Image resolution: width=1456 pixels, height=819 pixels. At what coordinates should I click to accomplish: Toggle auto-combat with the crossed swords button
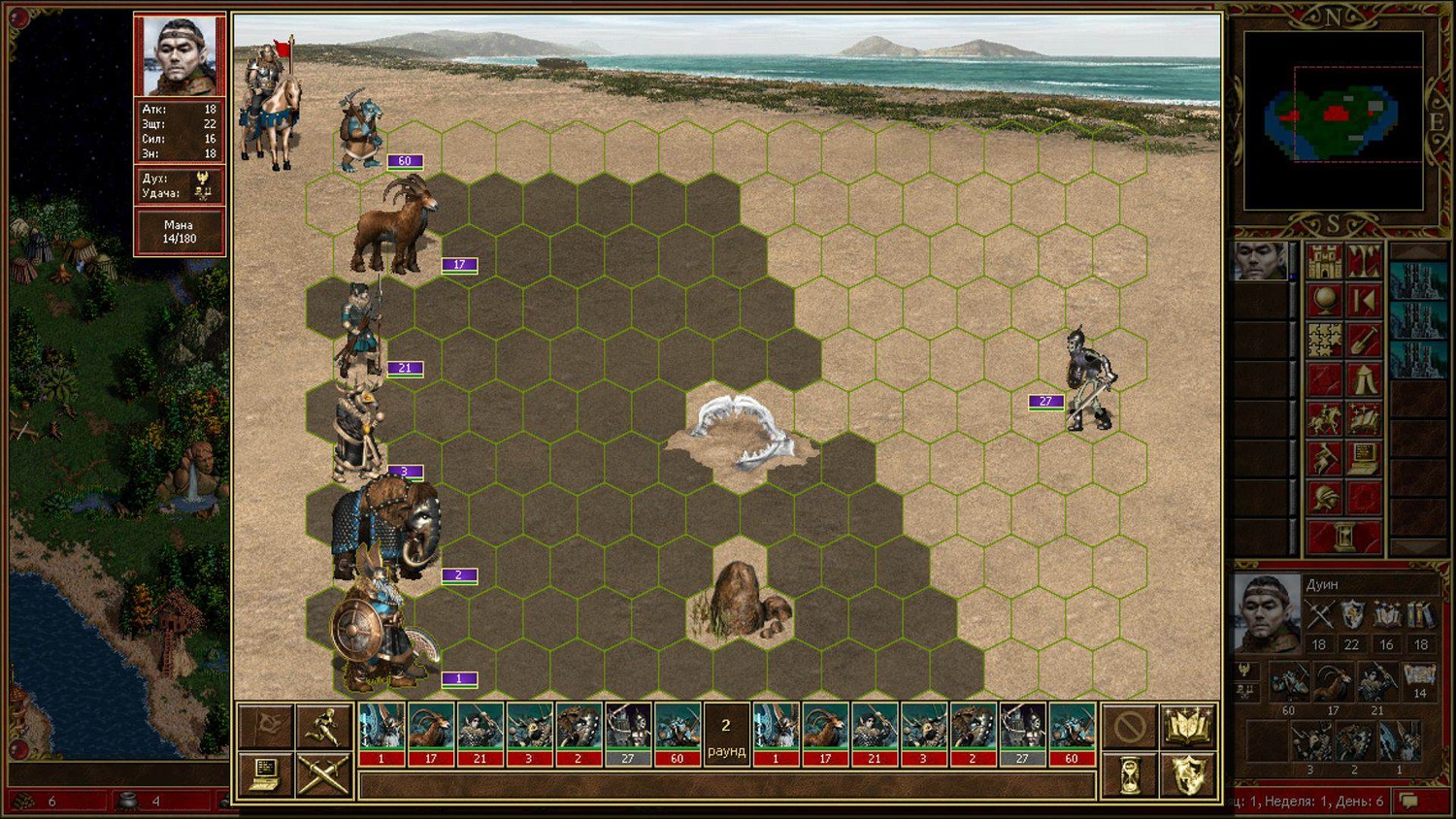[x=322, y=775]
